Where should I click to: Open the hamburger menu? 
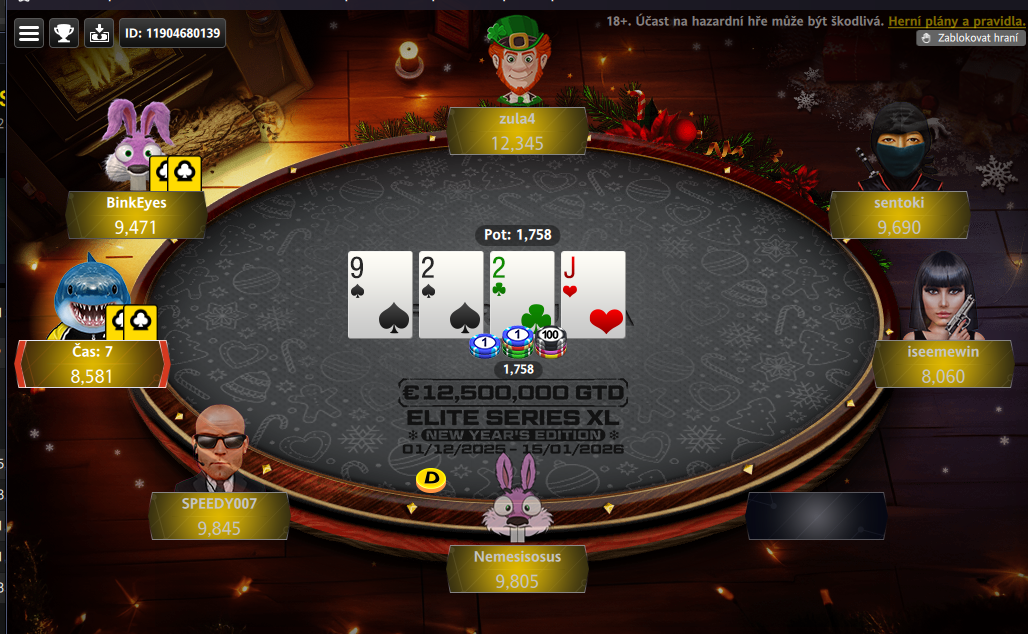[x=30, y=33]
